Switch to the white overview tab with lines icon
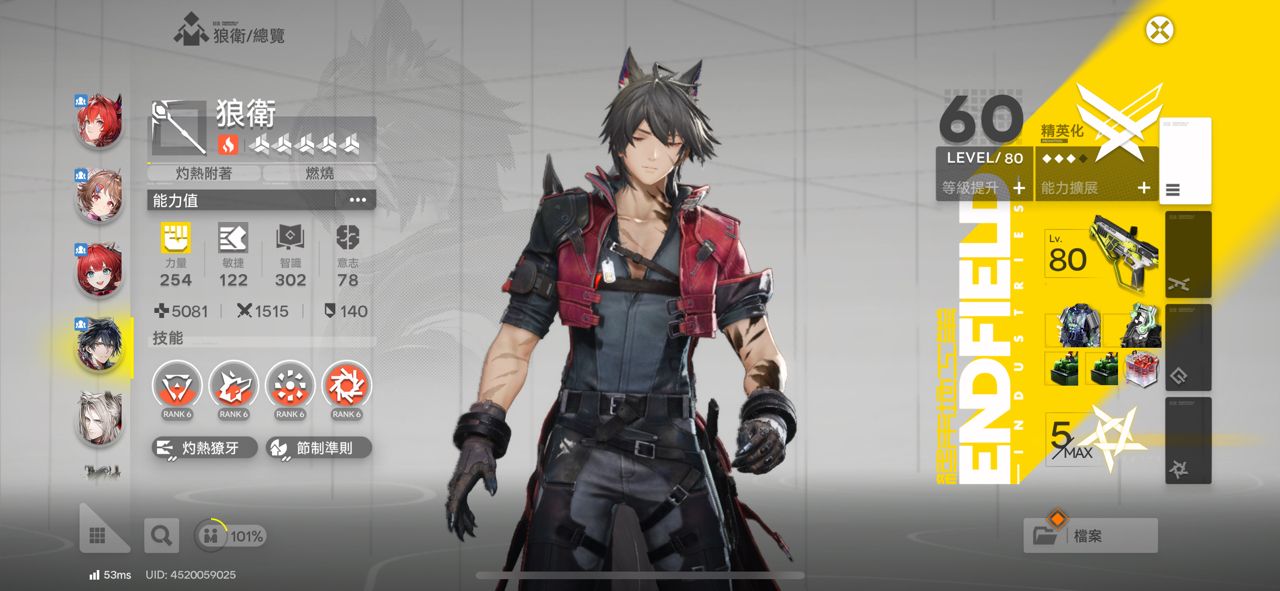 pos(1185,160)
